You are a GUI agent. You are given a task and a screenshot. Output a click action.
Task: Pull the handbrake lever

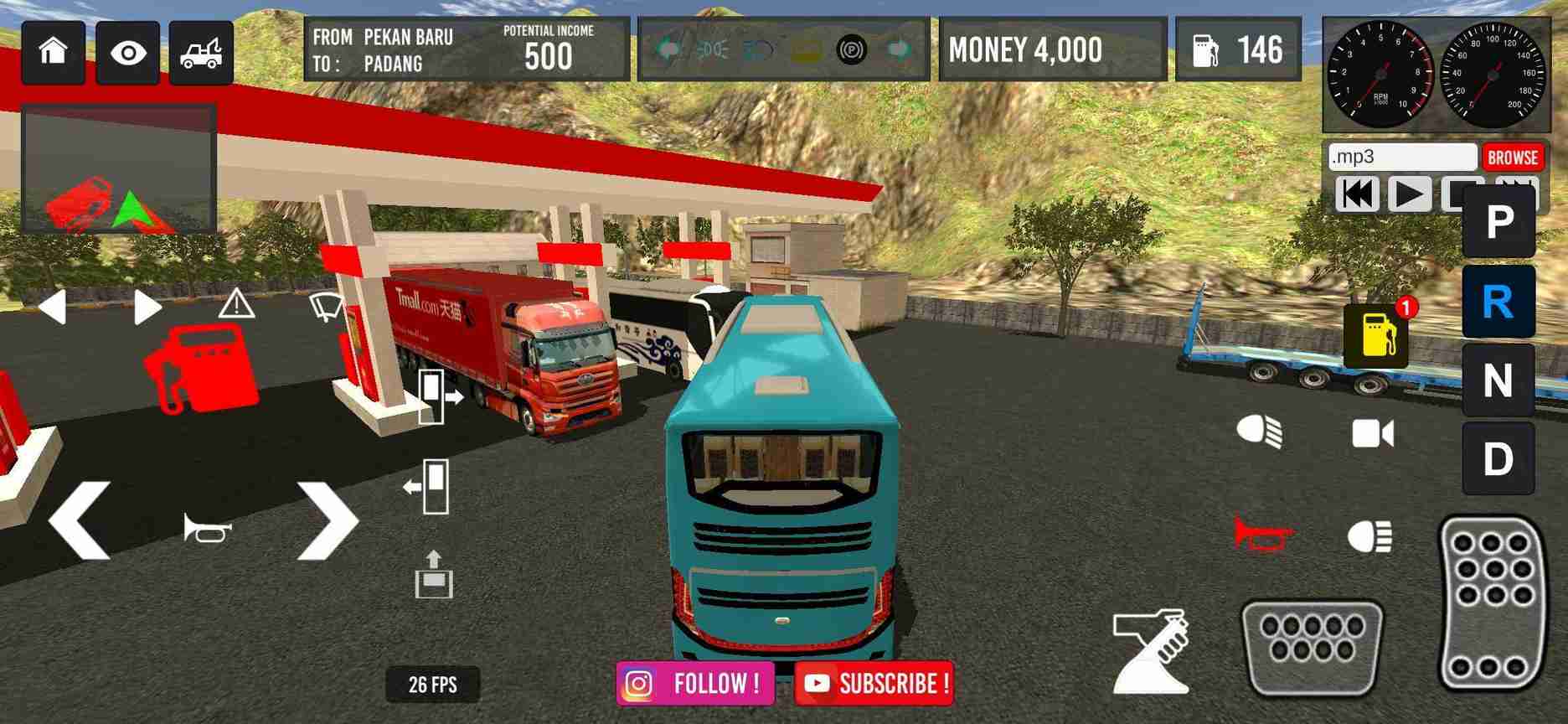1152,652
